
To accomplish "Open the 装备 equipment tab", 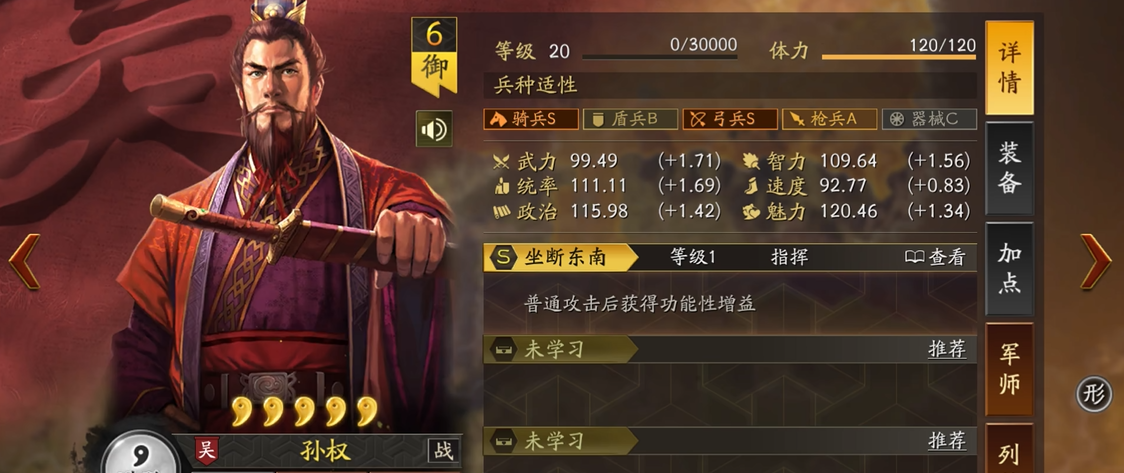I will [x=1009, y=167].
